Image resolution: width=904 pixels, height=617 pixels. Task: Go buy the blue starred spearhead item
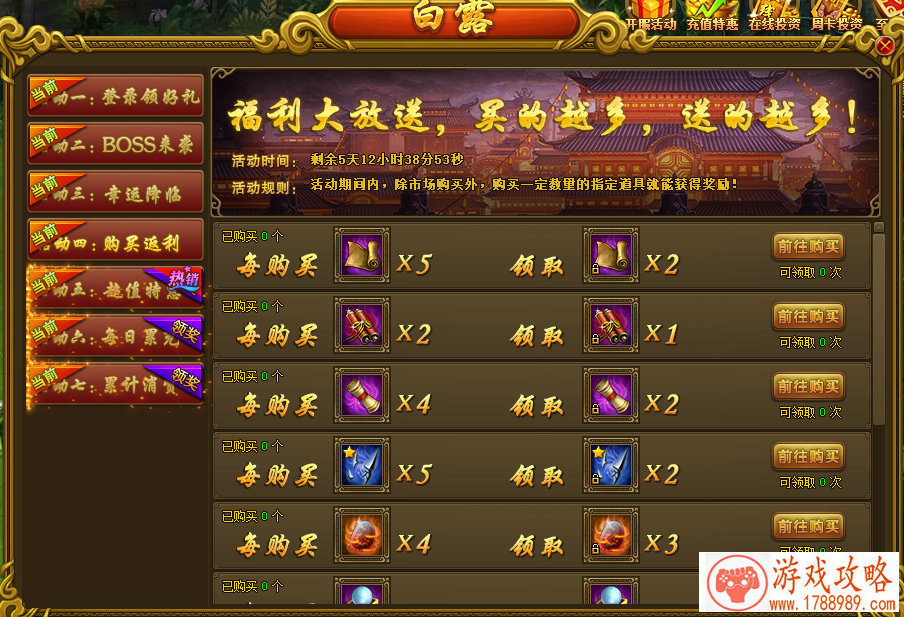coord(808,456)
